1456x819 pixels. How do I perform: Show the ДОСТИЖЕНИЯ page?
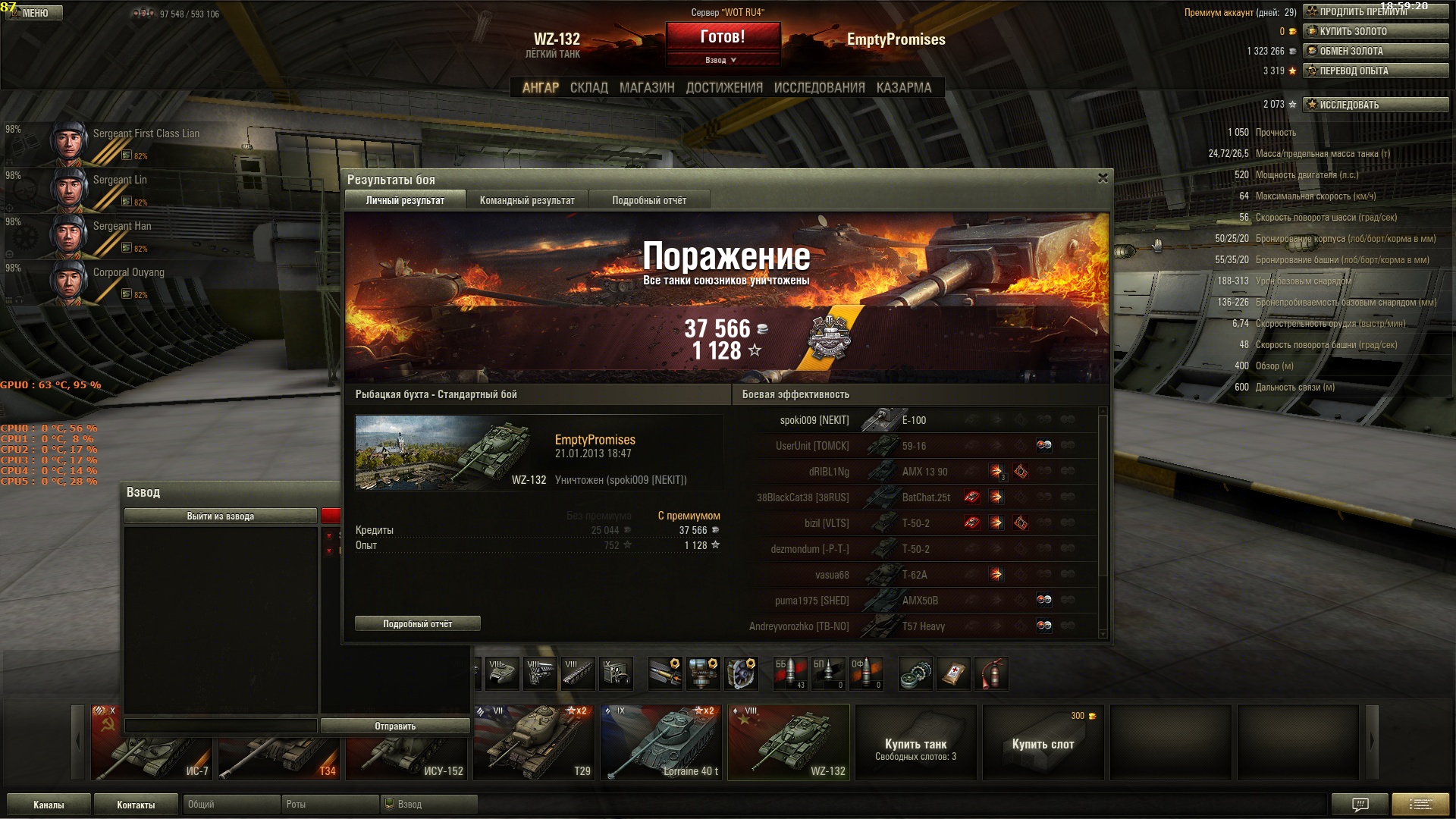click(724, 88)
